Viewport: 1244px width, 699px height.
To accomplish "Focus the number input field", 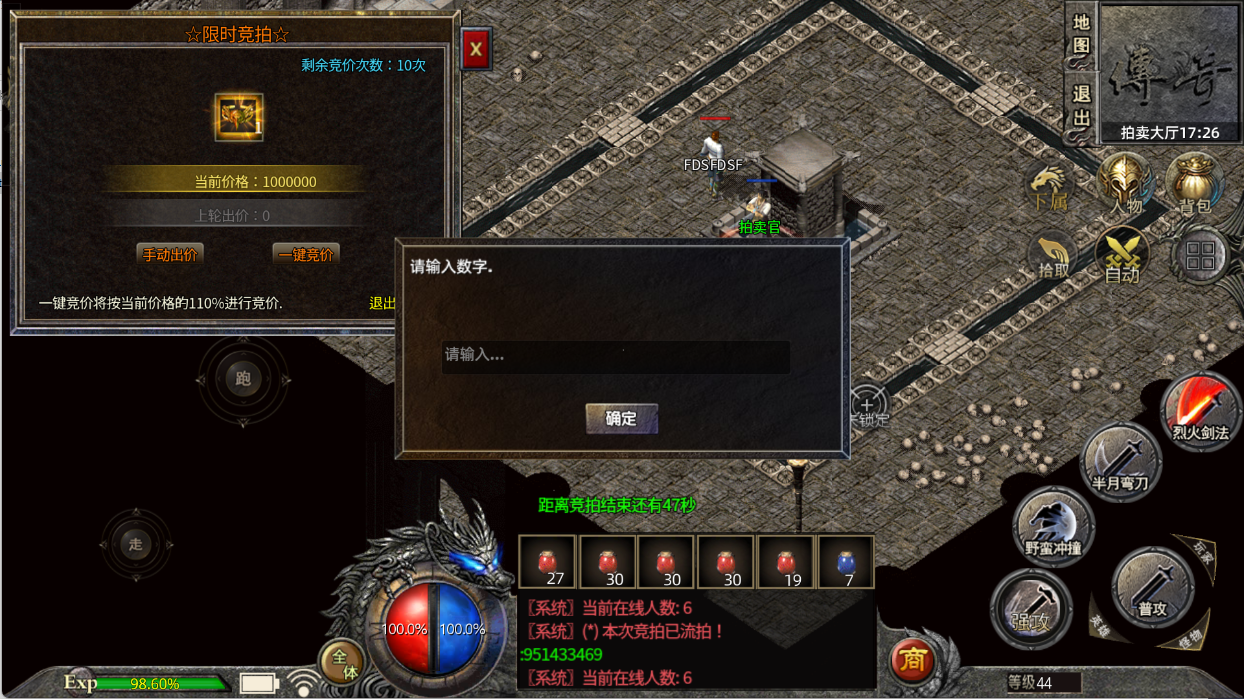I will [615, 356].
